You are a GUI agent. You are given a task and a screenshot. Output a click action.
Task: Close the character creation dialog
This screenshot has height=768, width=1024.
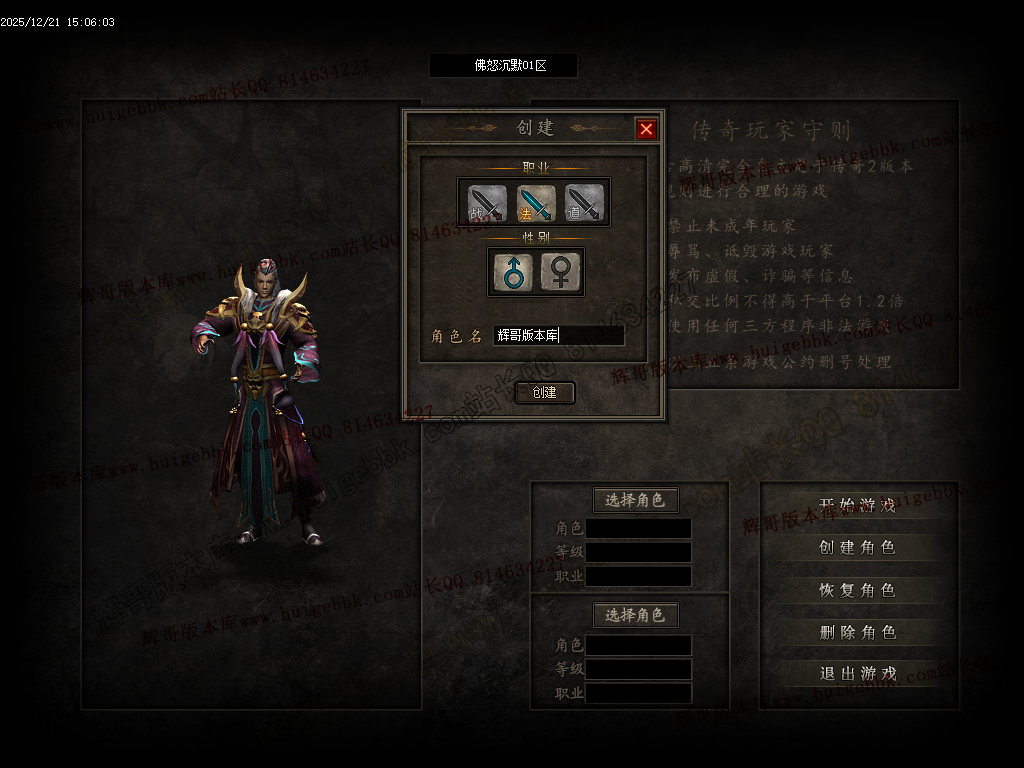pos(646,128)
